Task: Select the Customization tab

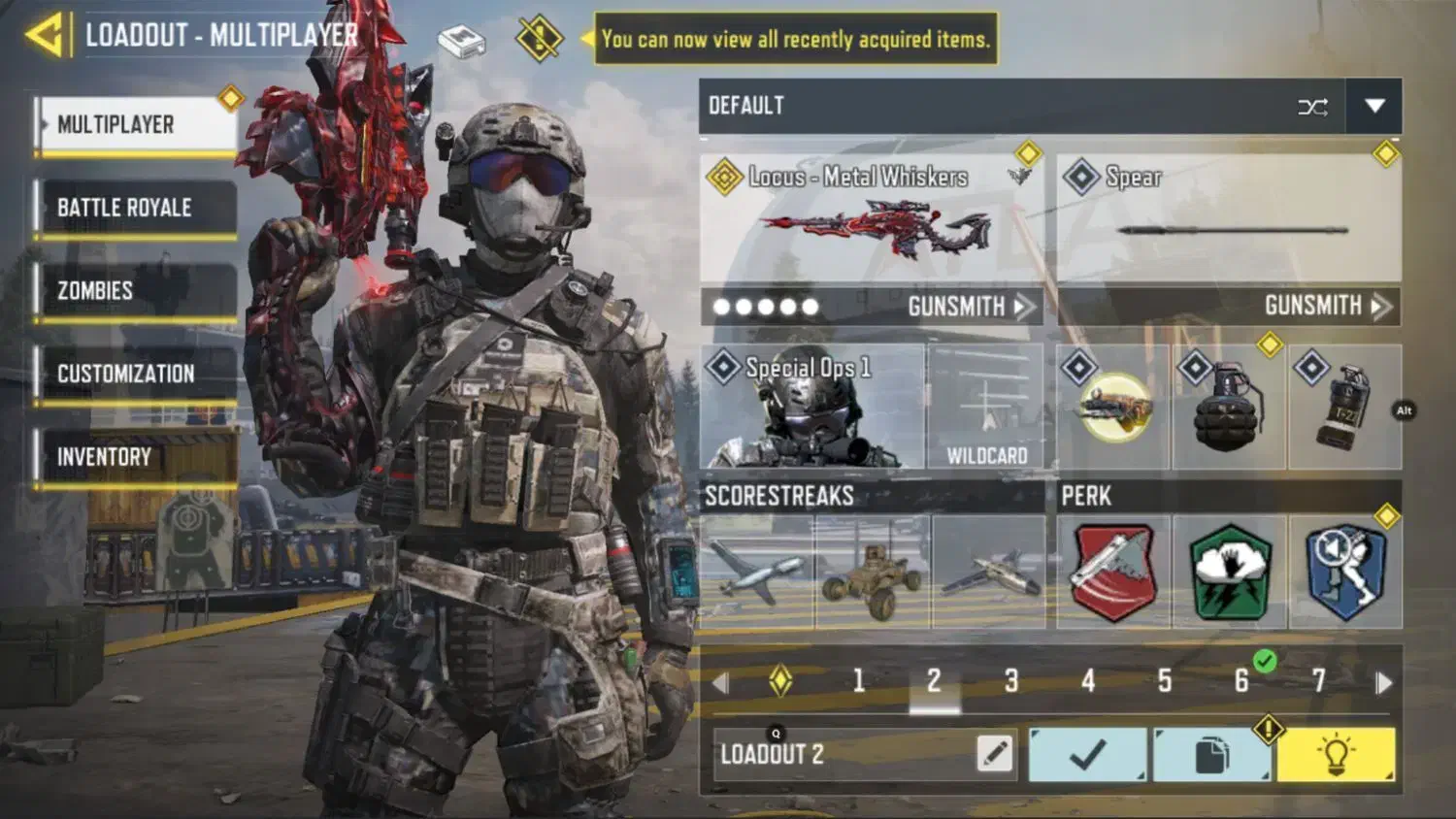Action: point(136,374)
